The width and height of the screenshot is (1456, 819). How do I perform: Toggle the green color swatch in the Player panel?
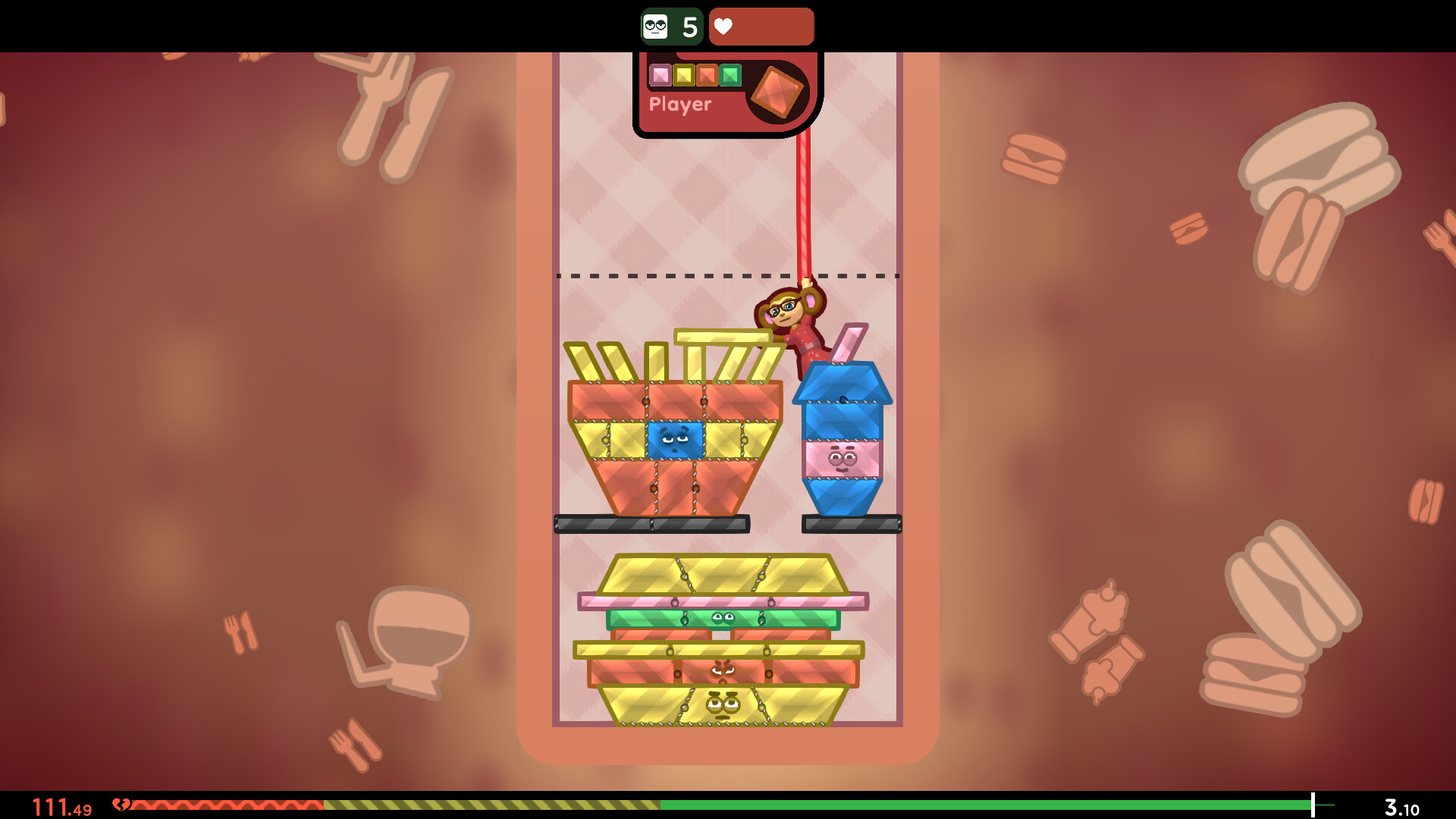(x=729, y=75)
